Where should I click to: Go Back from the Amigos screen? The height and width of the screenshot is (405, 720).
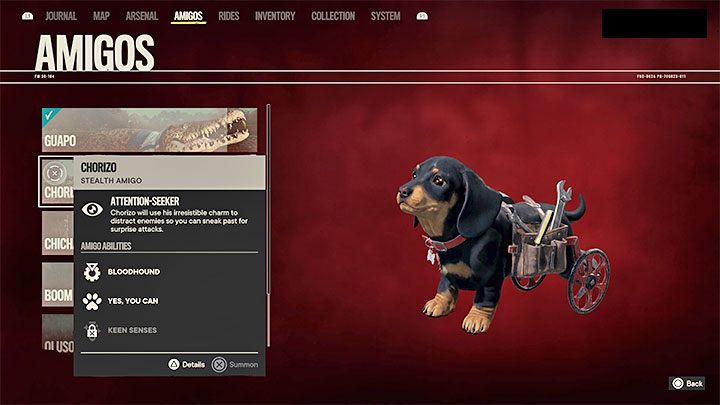[687, 383]
